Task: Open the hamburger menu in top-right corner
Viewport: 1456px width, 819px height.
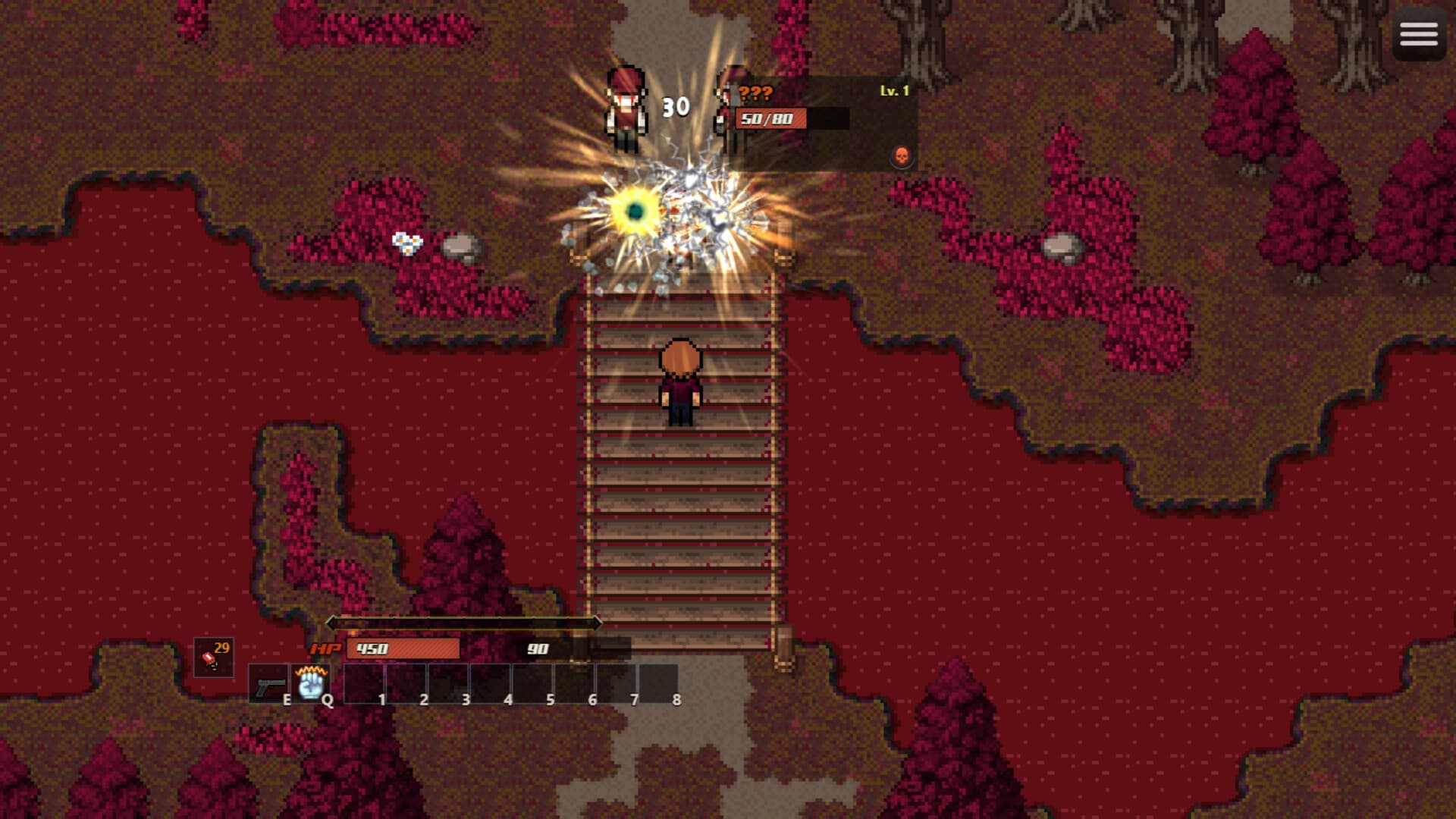Action: (x=1417, y=35)
